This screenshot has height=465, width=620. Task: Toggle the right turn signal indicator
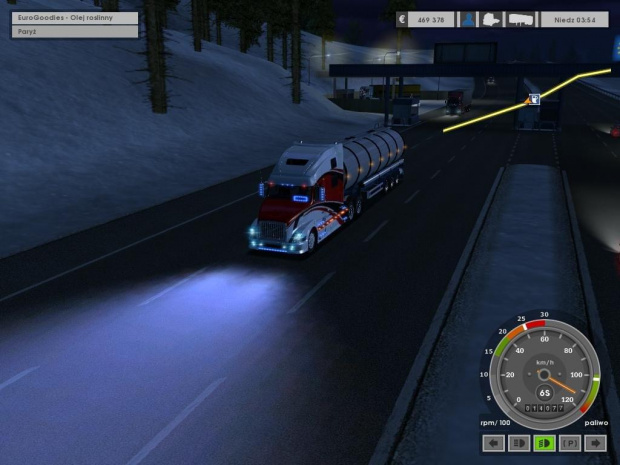[597, 442]
